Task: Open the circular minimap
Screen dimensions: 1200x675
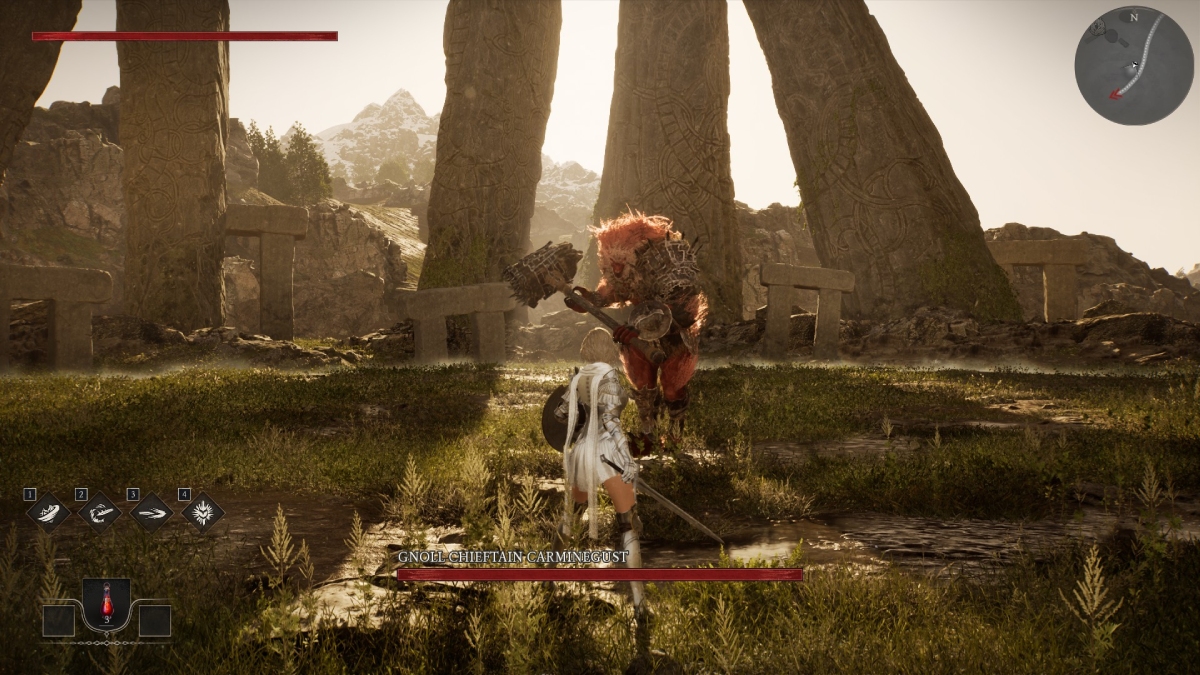Action: [1134, 65]
